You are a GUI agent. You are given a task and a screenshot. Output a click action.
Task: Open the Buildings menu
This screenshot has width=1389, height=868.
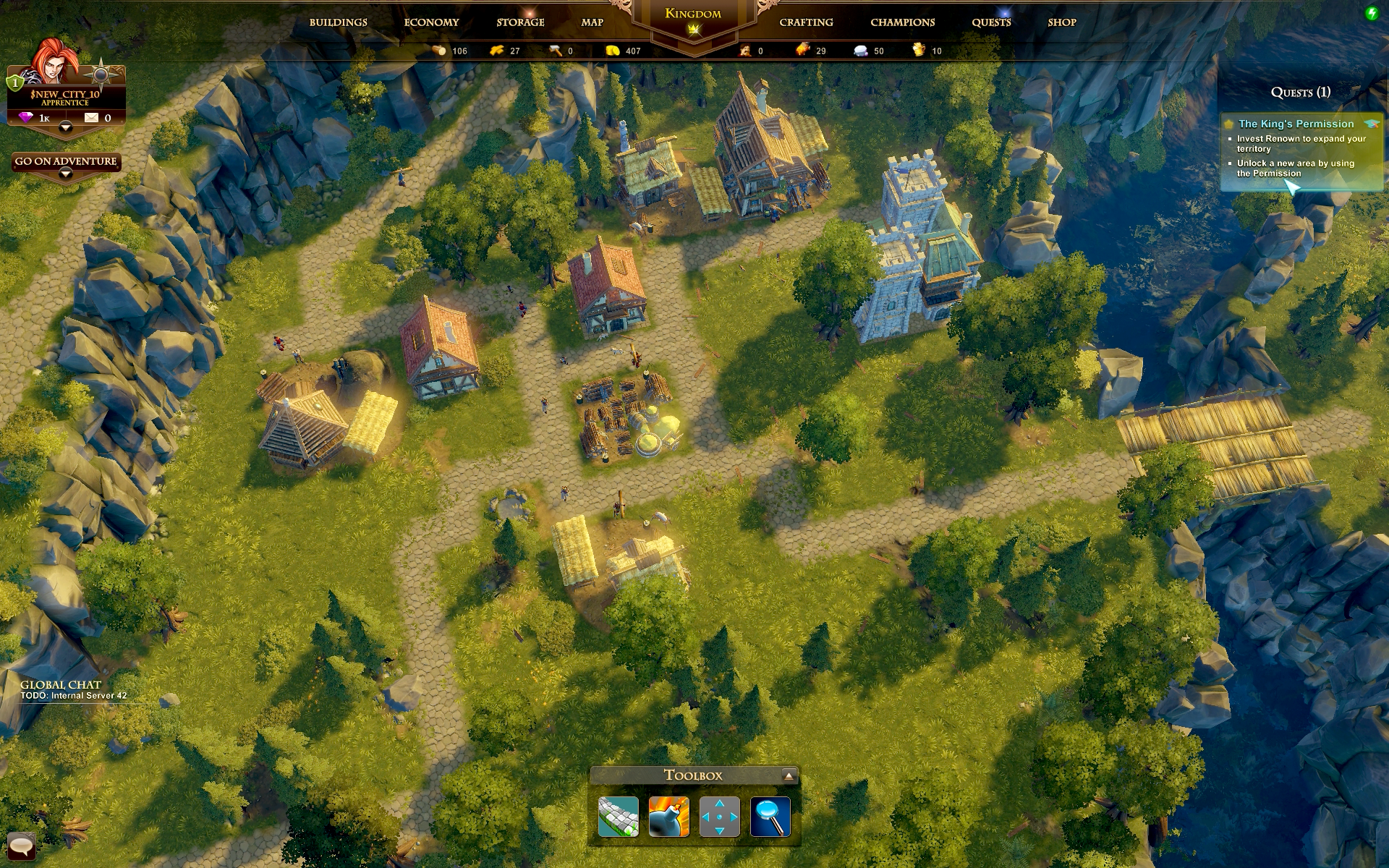[338, 22]
